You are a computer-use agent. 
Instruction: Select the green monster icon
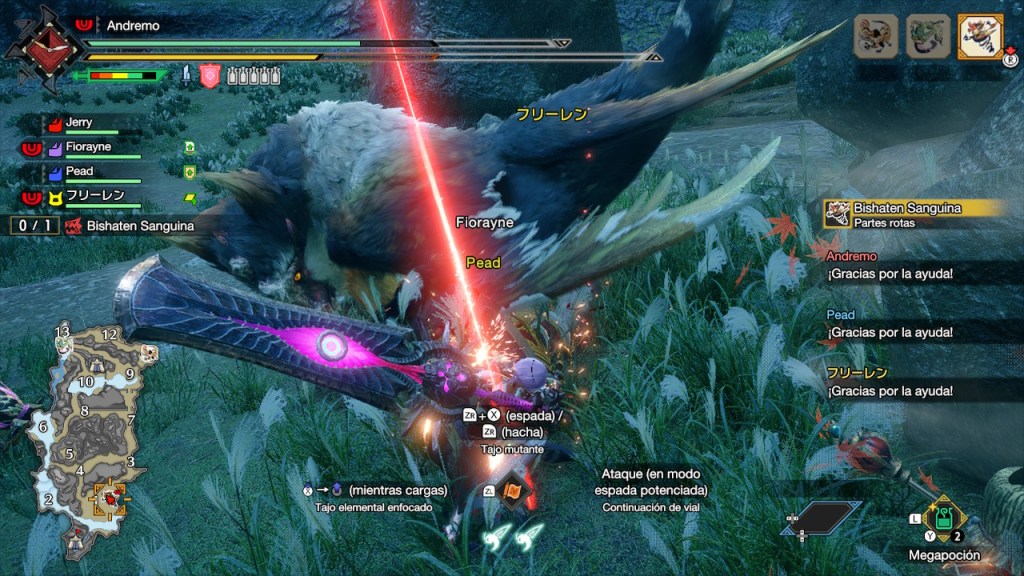coord(927,36)
